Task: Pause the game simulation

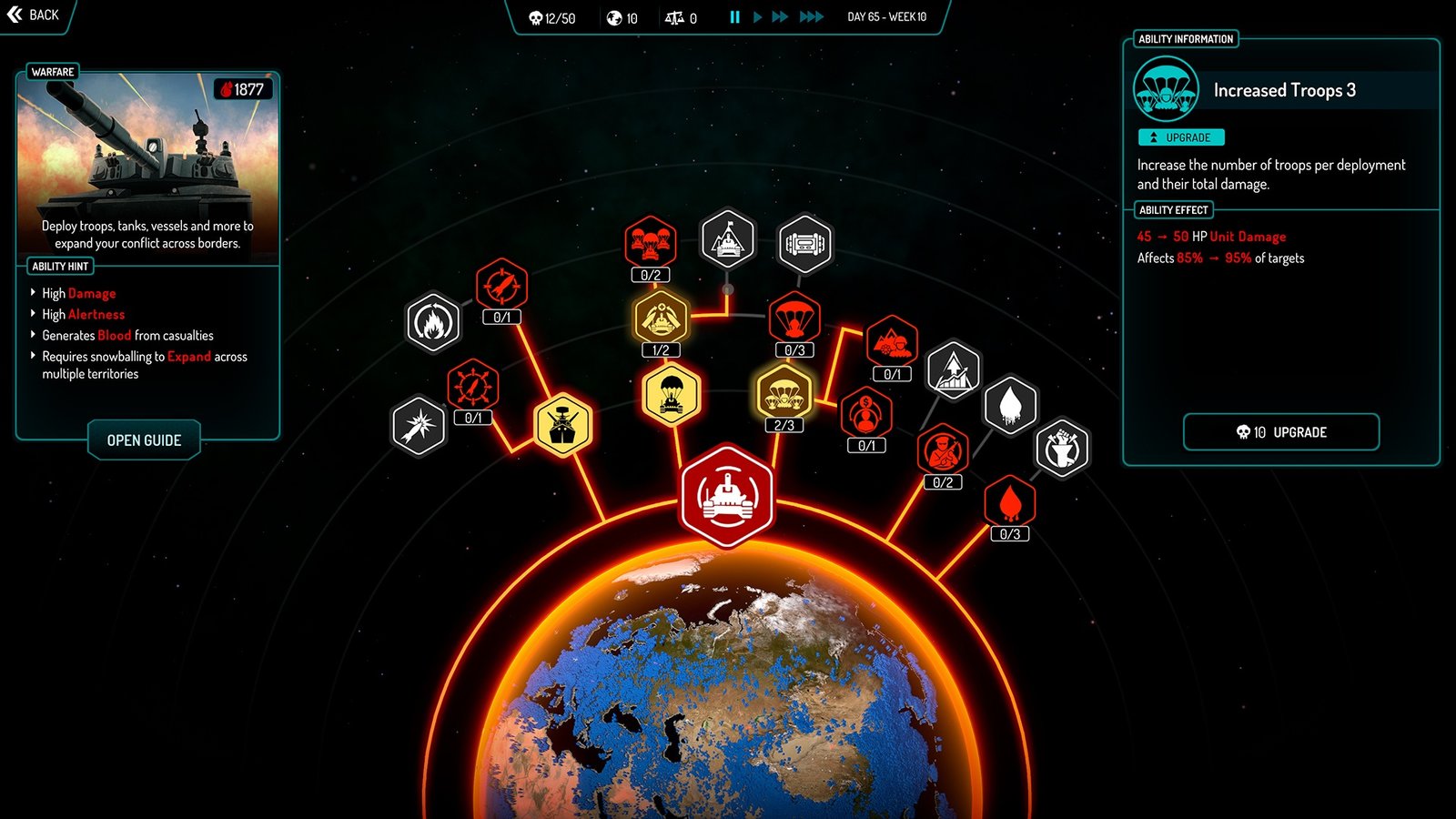Action: [734, 16]
